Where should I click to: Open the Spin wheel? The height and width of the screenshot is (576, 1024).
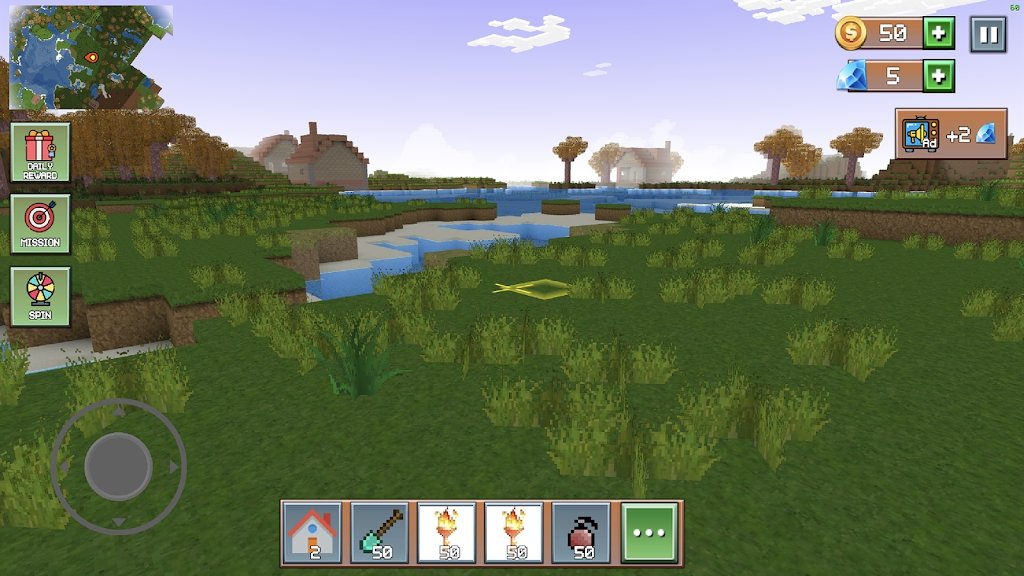click(41, 296)
